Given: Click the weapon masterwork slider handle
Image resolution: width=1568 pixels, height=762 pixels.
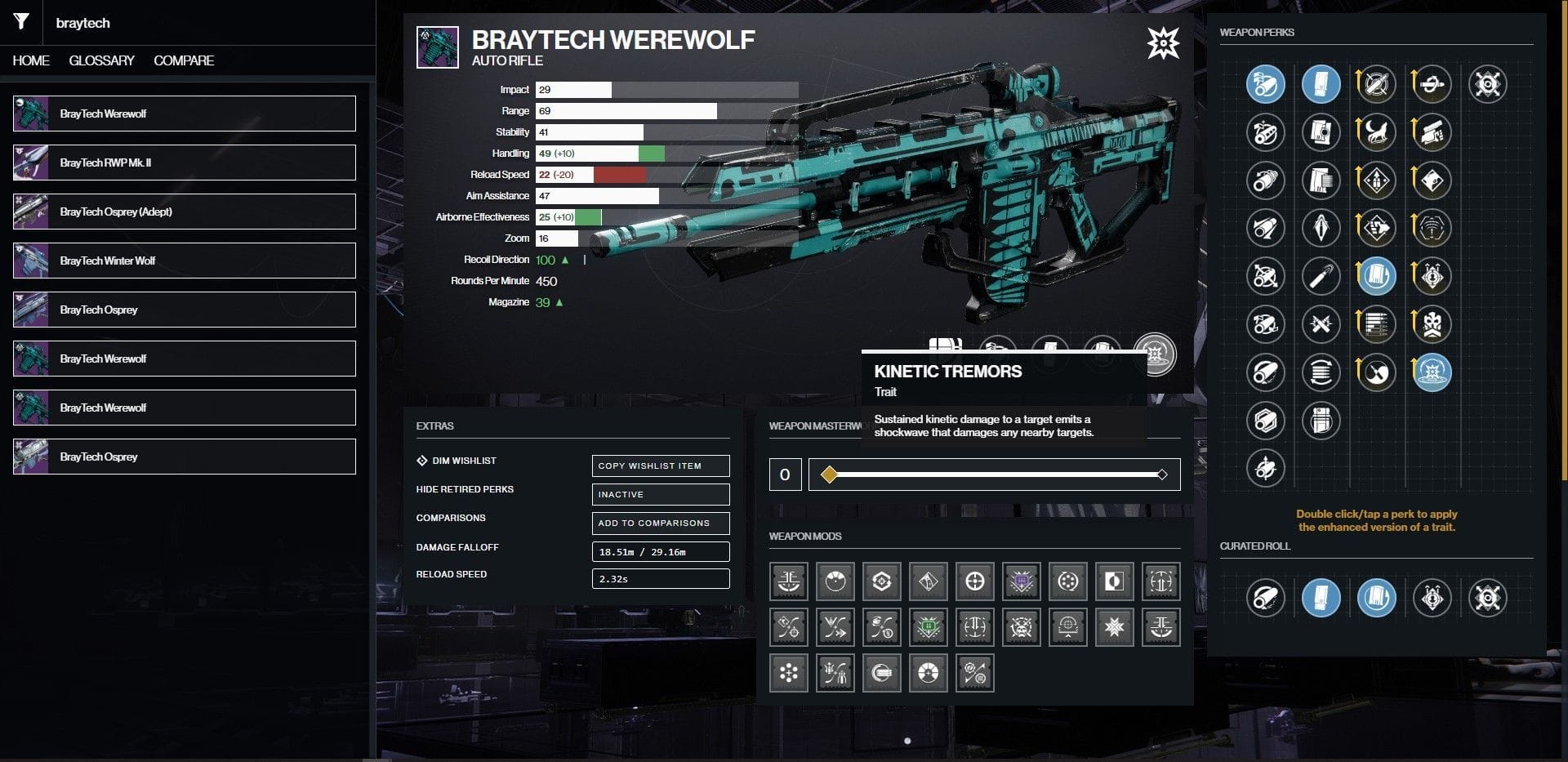Looking at the screenshot, I should [831, 474].
